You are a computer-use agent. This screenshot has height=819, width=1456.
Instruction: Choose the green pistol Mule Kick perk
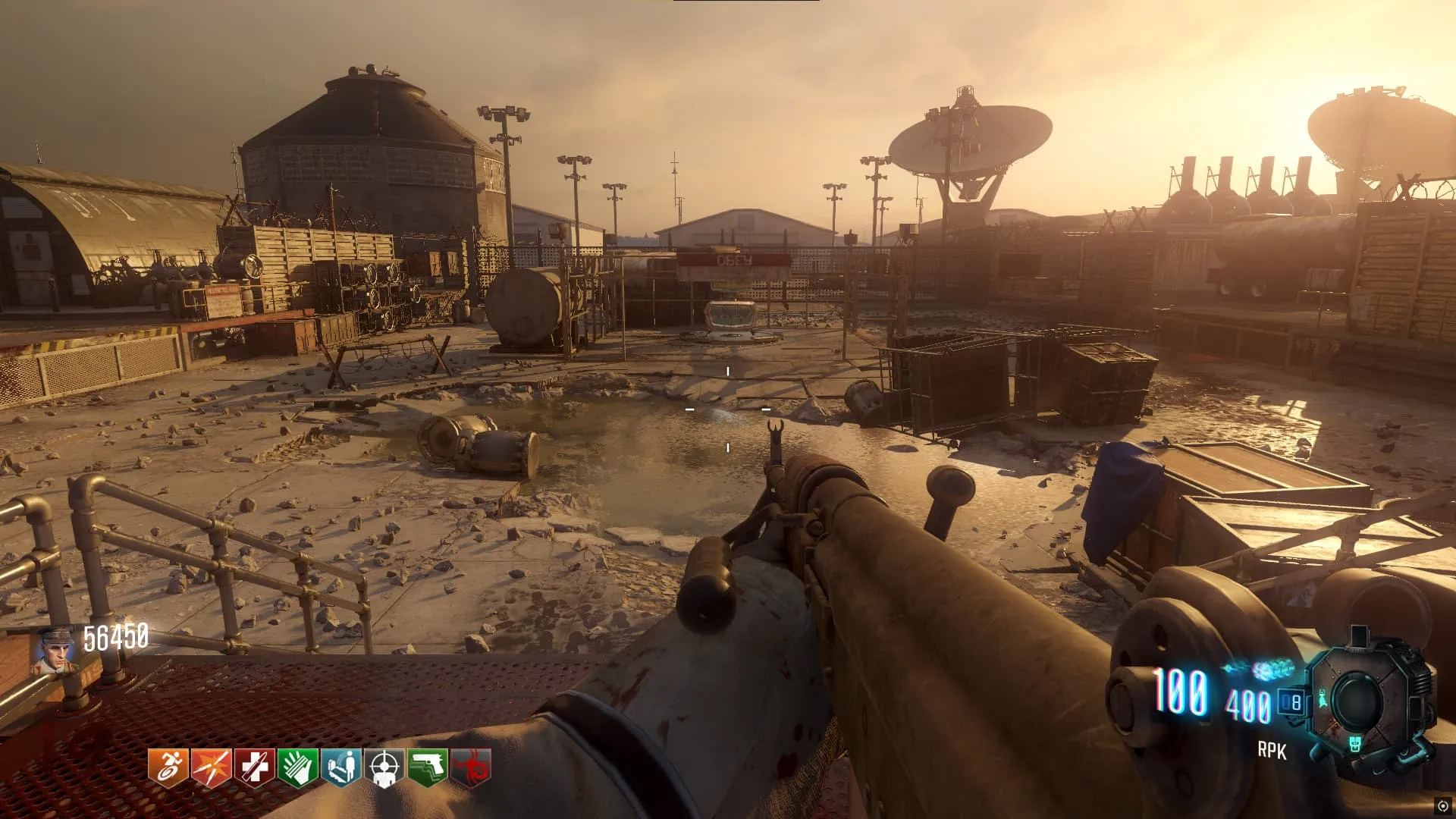click(428, 767)
